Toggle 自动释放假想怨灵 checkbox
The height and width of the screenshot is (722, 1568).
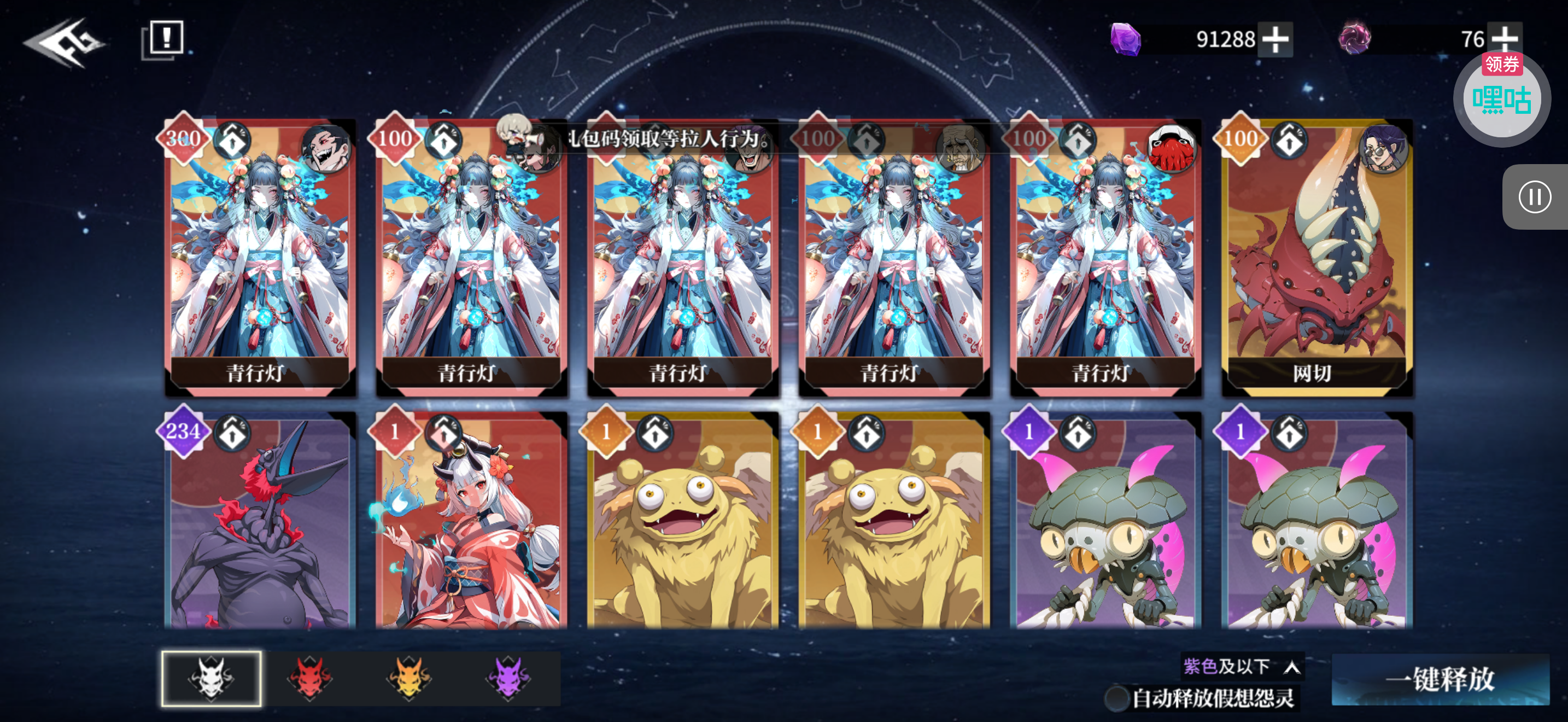coord(1116,698)
